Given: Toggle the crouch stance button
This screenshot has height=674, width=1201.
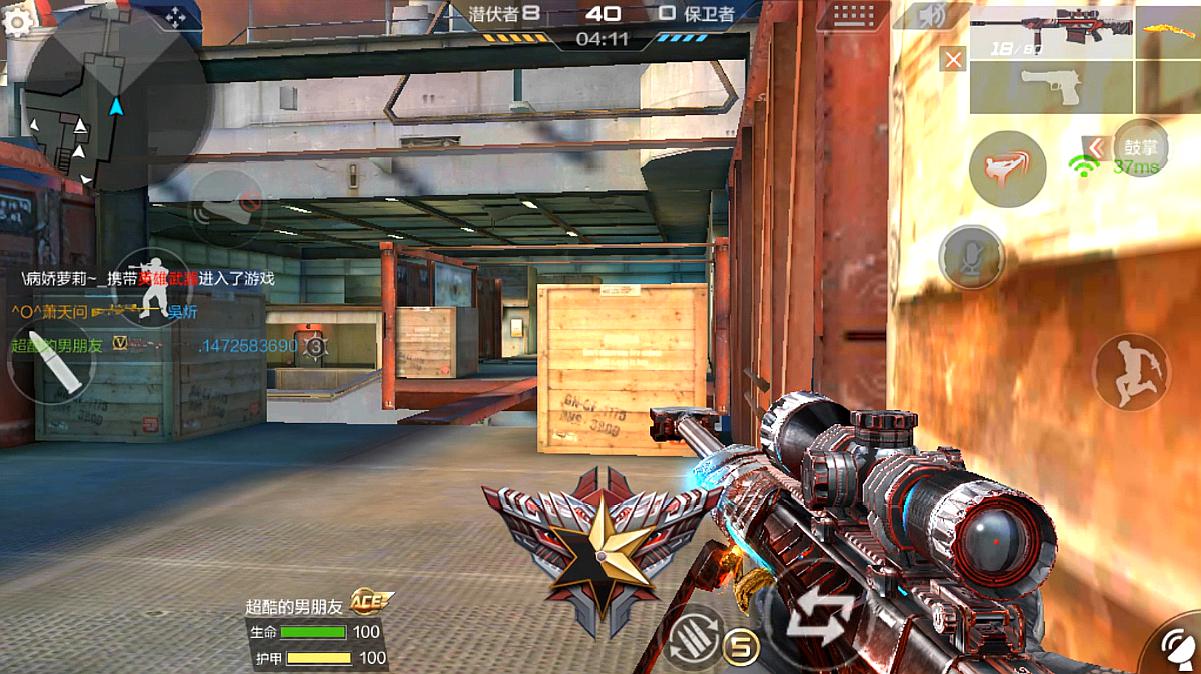Looking at the screenshot, I should pyautogui.click(x=152, y=290).
